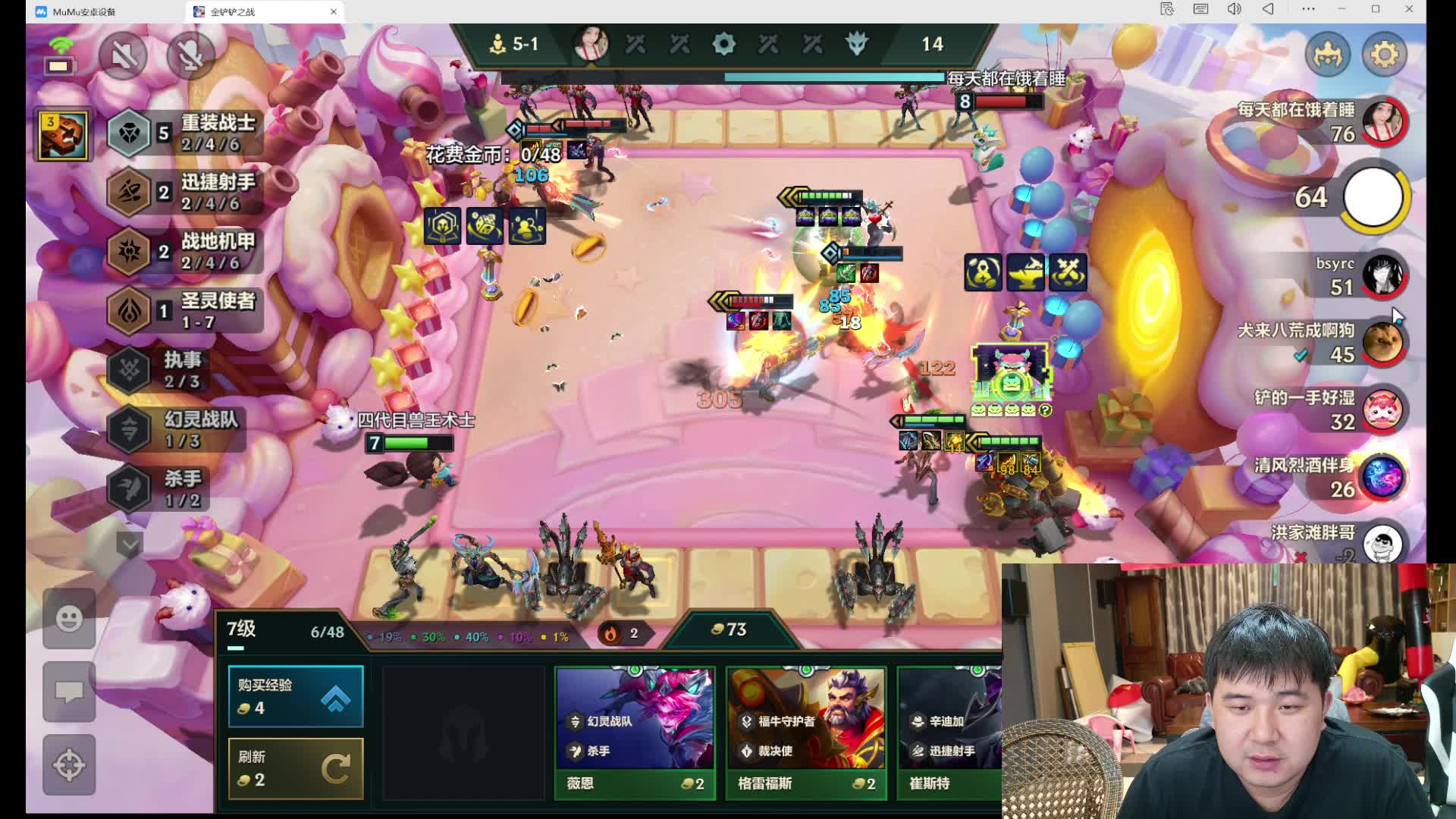
Task: Open the chat bubble panel
Action: pos(69,692)
